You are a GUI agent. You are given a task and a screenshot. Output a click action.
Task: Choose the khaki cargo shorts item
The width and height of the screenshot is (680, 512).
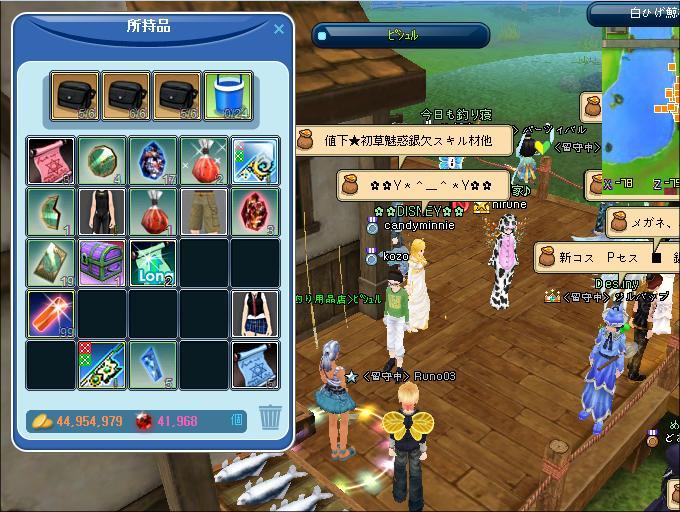point(204,212)
